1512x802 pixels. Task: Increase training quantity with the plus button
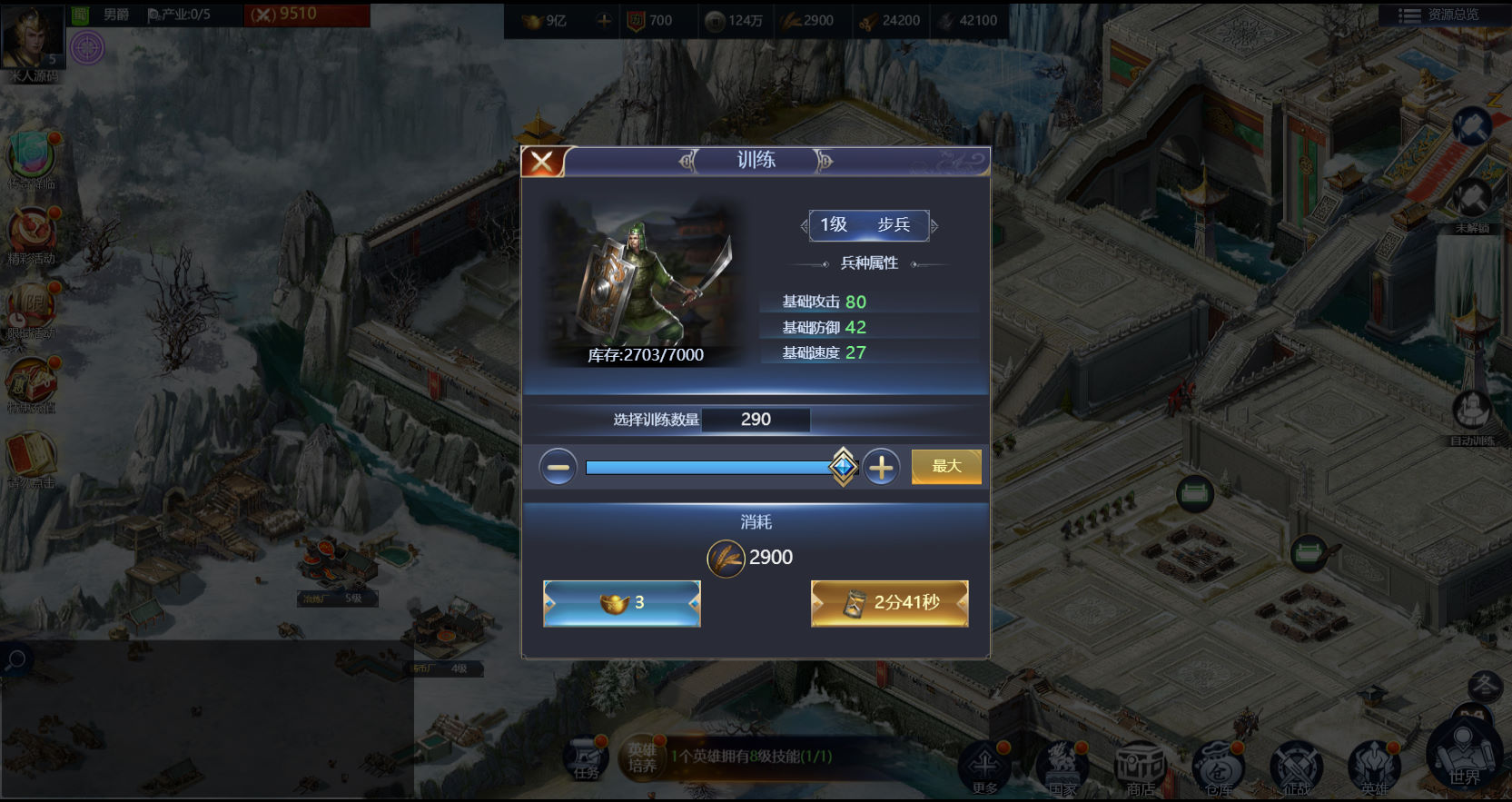(881, 468)
